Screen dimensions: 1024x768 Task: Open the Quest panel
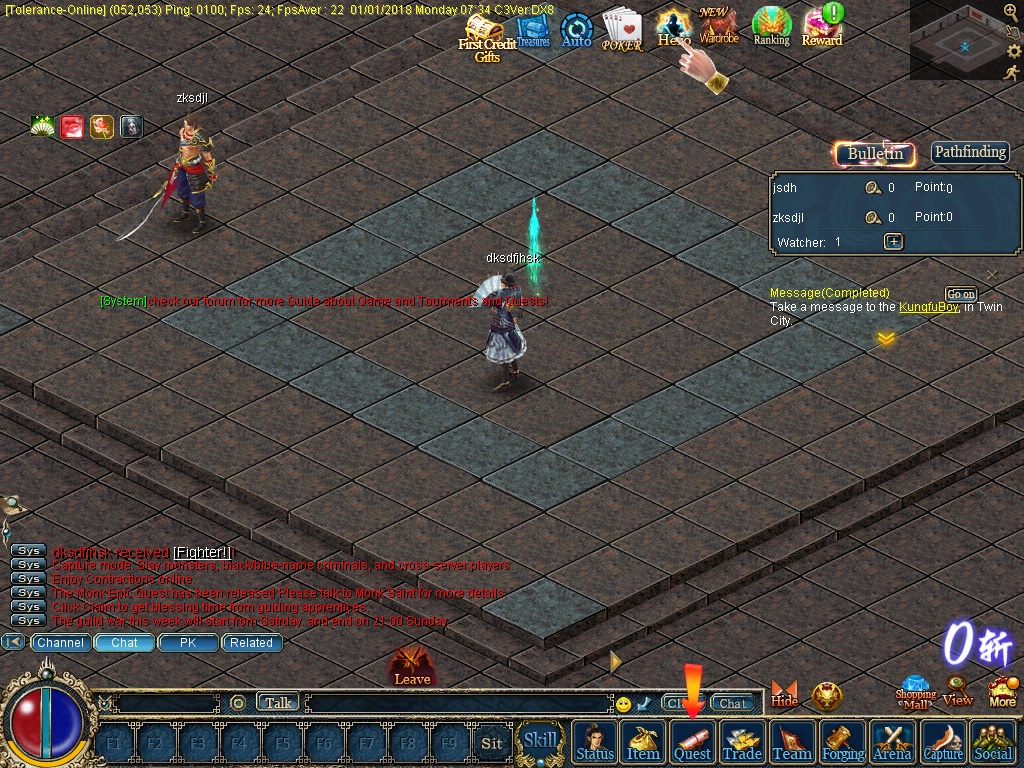click(x=692, y=742)
